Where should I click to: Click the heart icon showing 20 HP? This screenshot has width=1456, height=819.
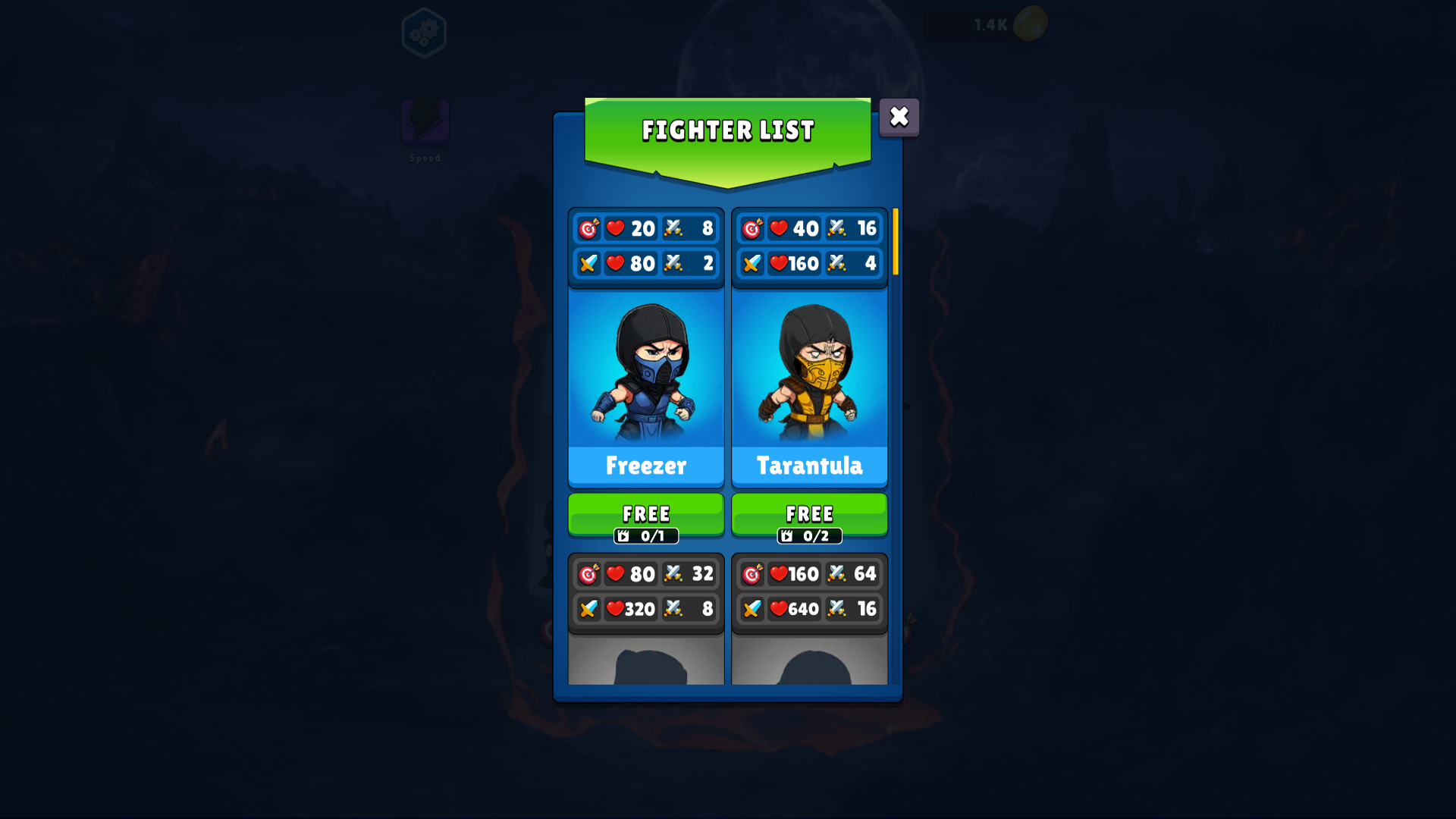click(615, 229)
